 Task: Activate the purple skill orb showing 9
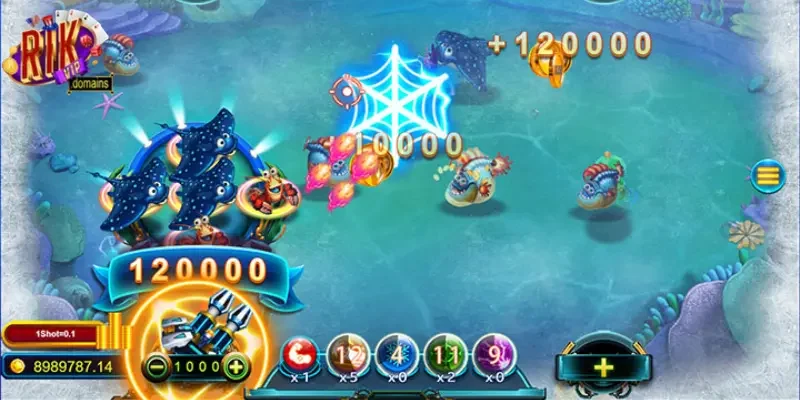(x=494, y=355)
